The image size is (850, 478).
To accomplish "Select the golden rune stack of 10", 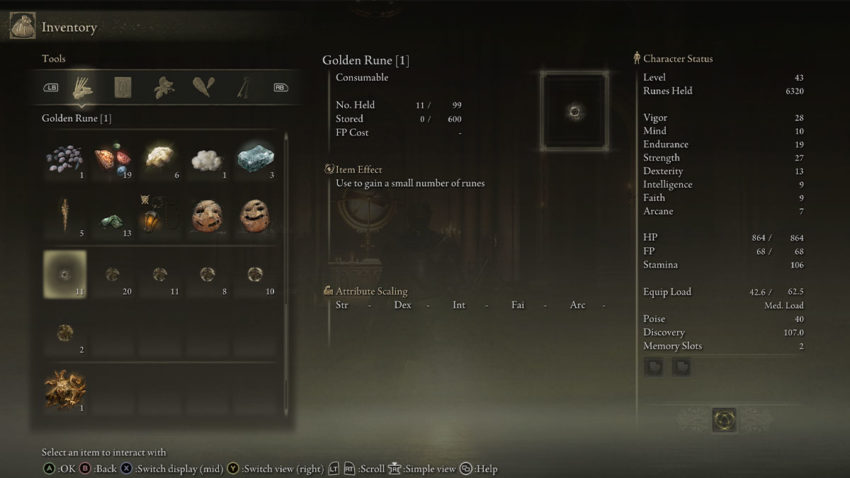I will (255, 274).
